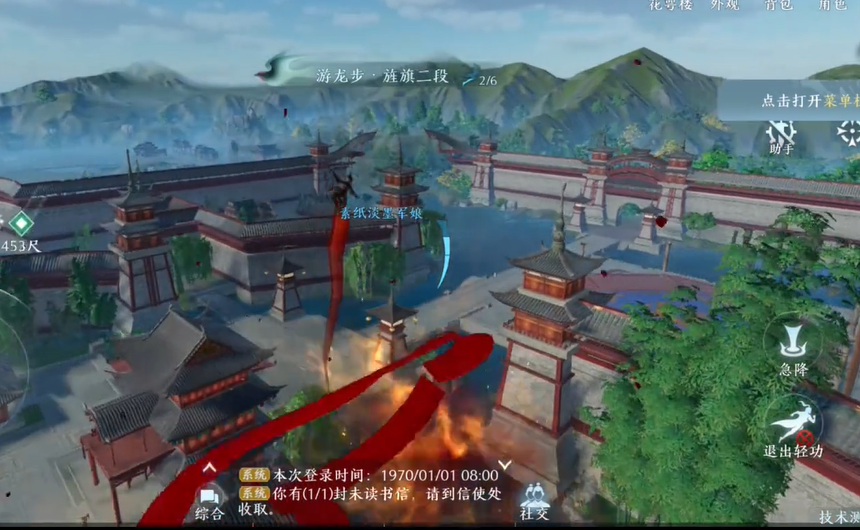The height and width of the screenshot is (530, 860).
Task: Open the 背包 backpack menu
Action: 778,5
